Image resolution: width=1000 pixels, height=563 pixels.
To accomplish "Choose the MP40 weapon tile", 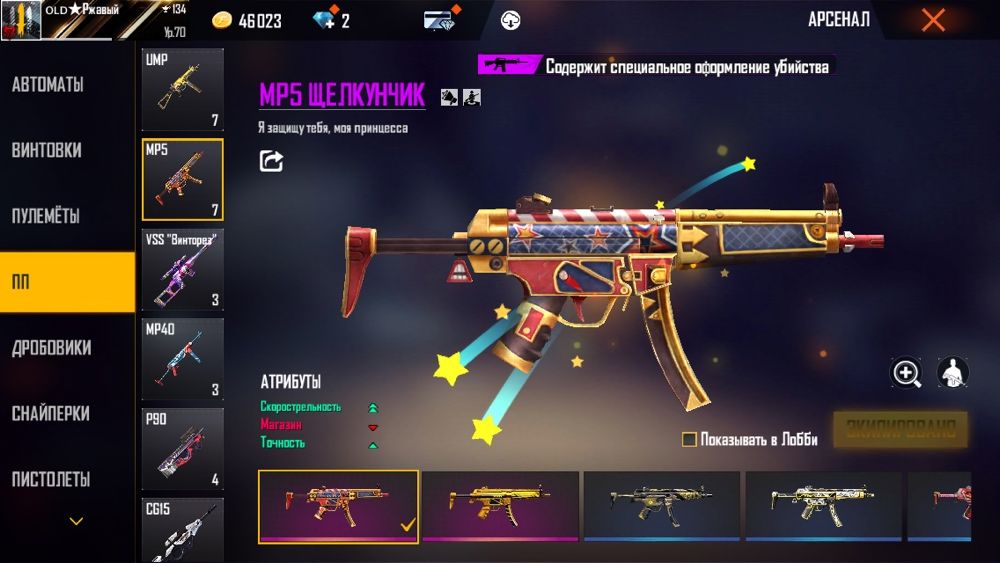I will point(182,358).
